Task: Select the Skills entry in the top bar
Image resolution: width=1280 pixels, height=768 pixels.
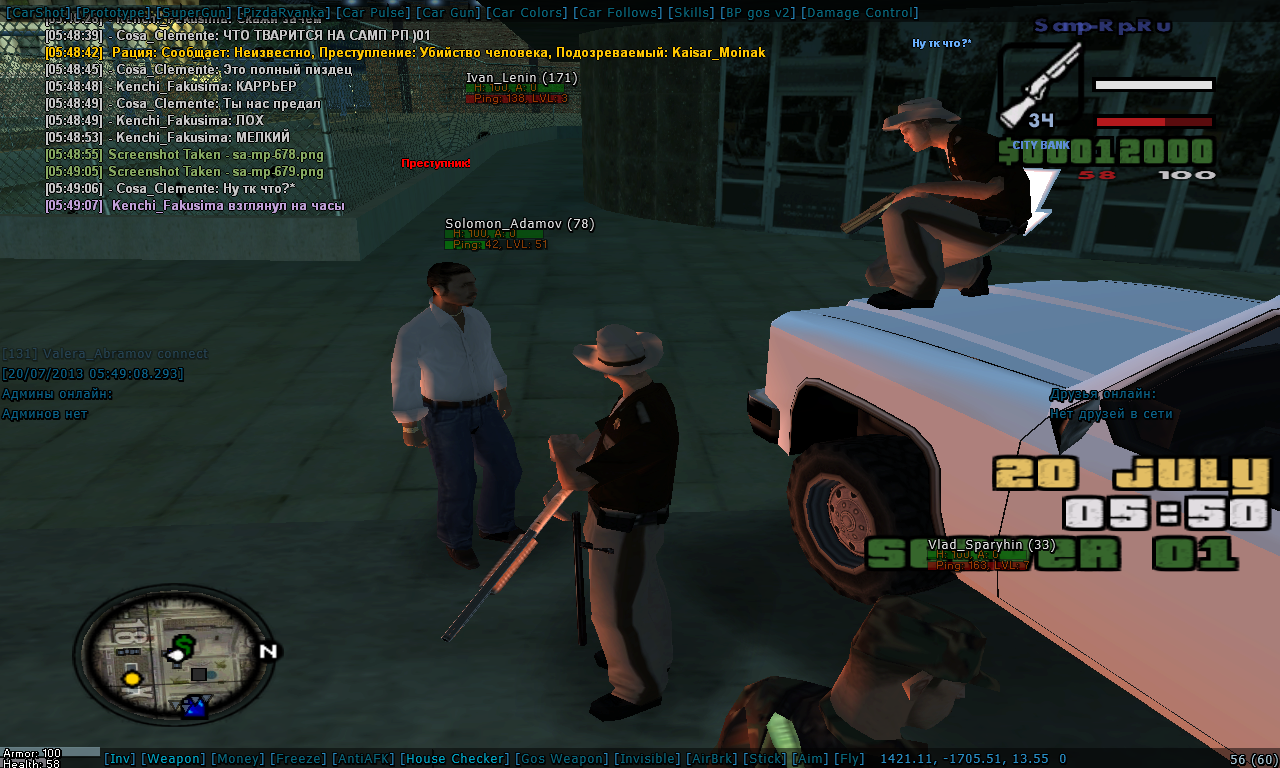Action: click(x=690, y=13)
